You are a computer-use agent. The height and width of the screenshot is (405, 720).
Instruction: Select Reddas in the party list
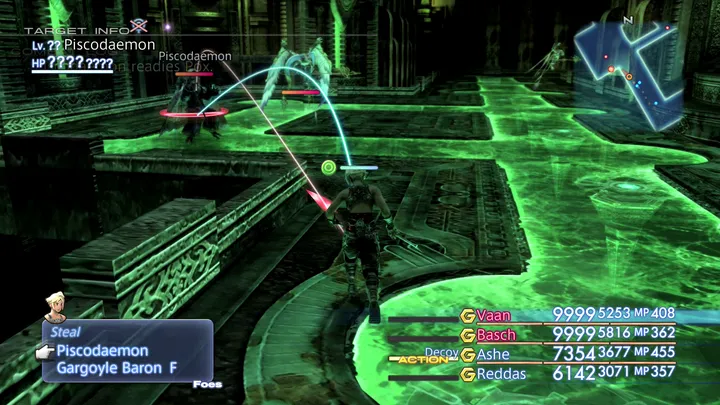(x=500, y=373)
